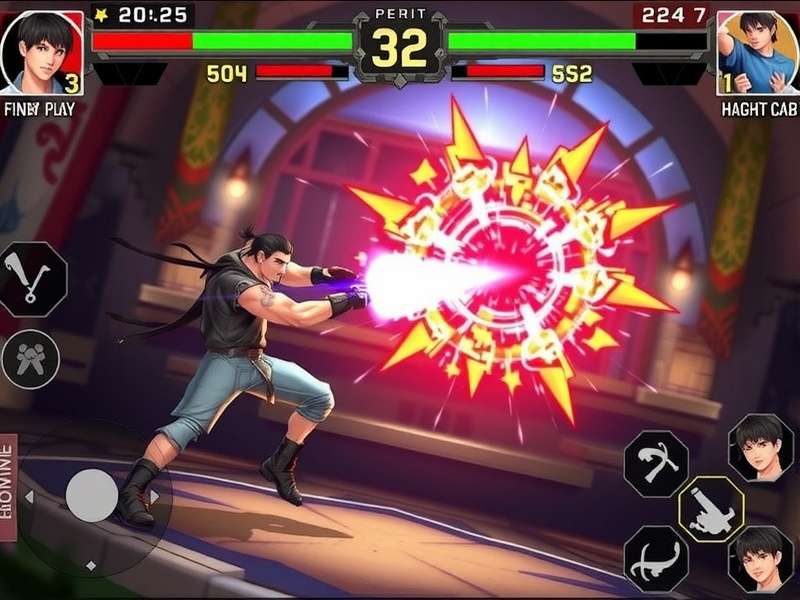Tap the Finly Play fighter portrait
Viewport: 800px width, 600px height.
pyautogui.click(x=42, y=52)
